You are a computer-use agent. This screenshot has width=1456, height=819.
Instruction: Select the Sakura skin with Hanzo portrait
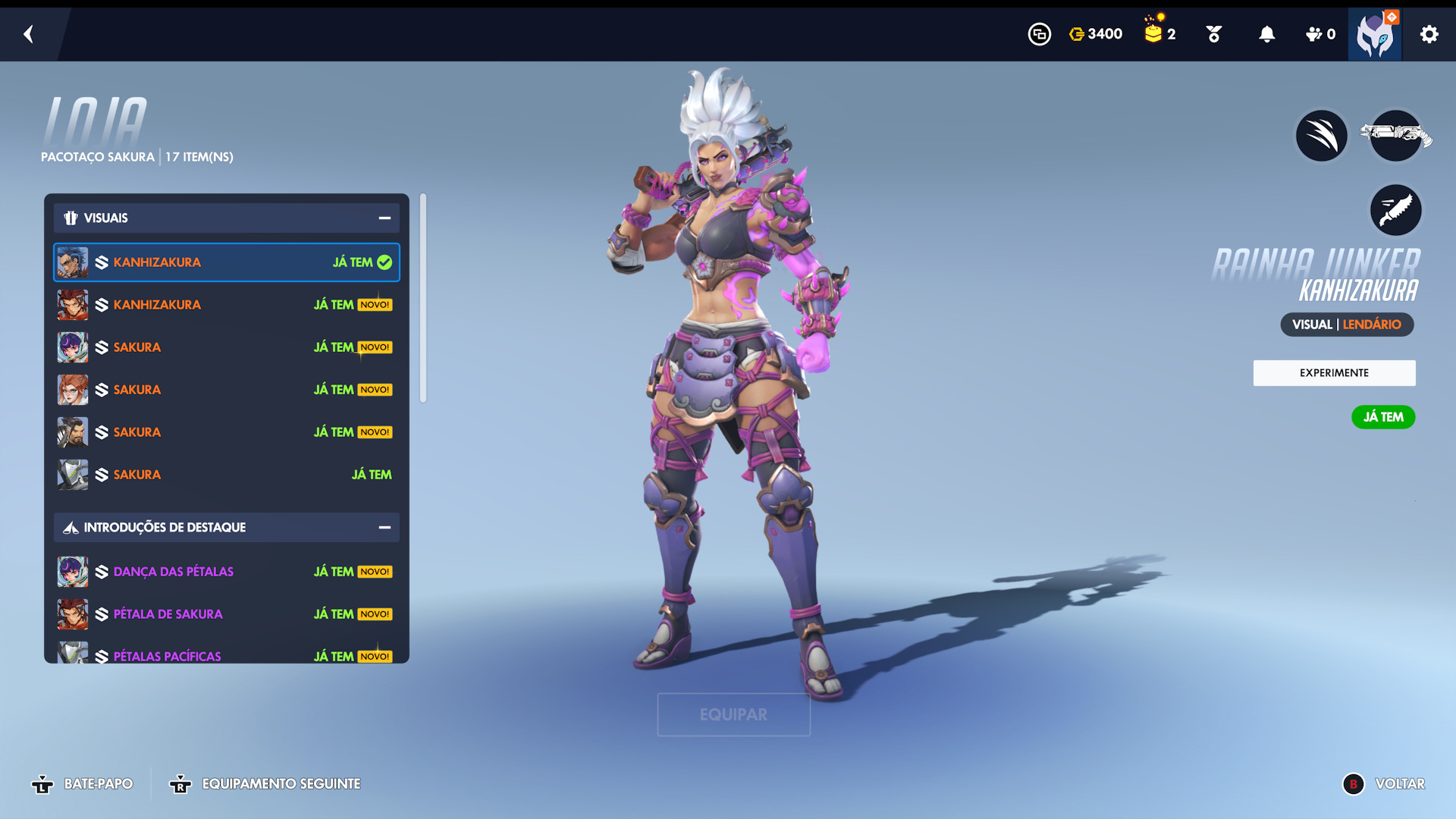pyautogui.click(x=226, y=432)
